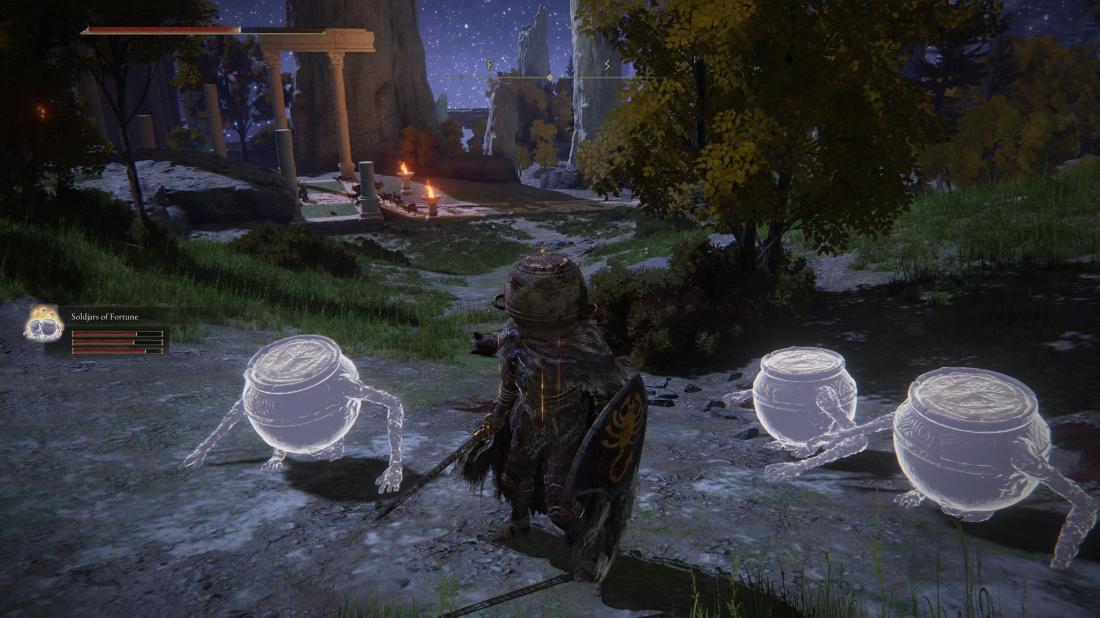This screenshot has width=1100, height=618.
Task: Click the E direction letter on the compass
Action: [x=490, y=63]
